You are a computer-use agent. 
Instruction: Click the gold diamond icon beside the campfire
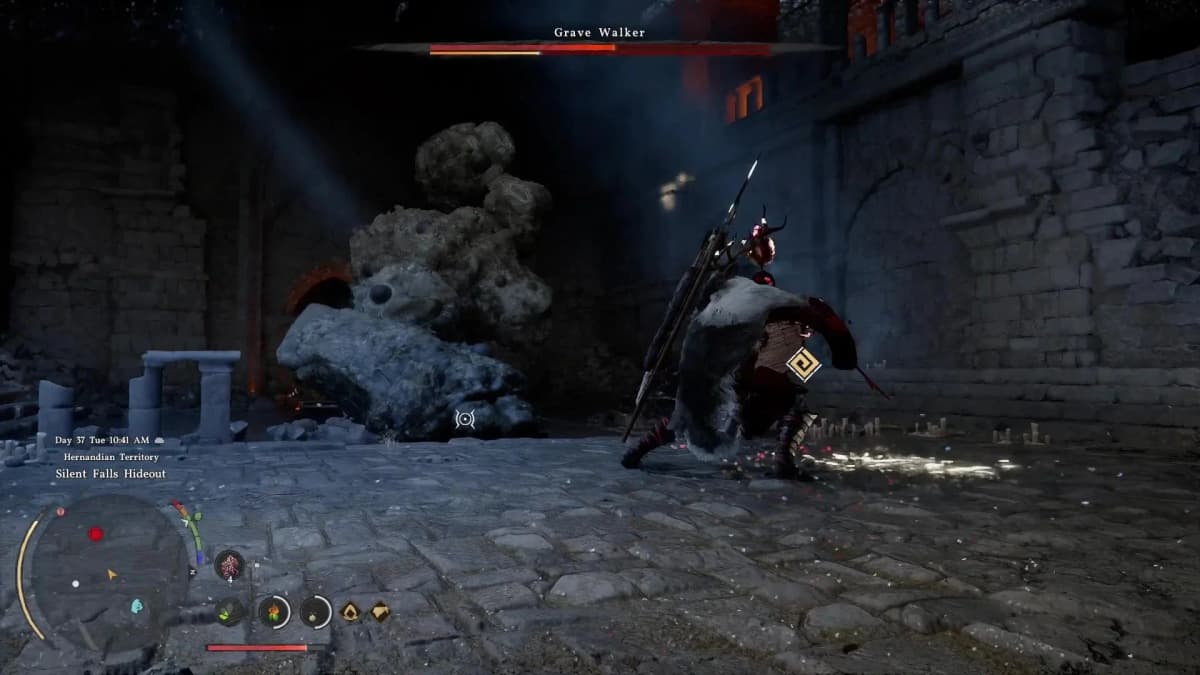click(380, 611)
